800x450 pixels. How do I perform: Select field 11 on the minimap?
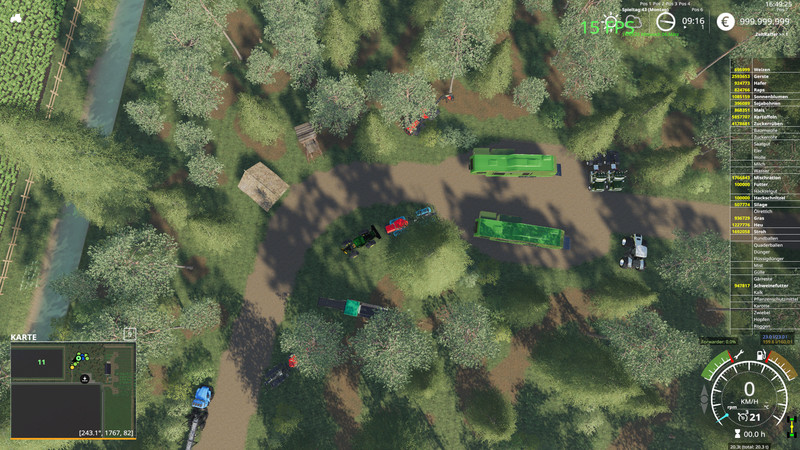pos(41,362)
